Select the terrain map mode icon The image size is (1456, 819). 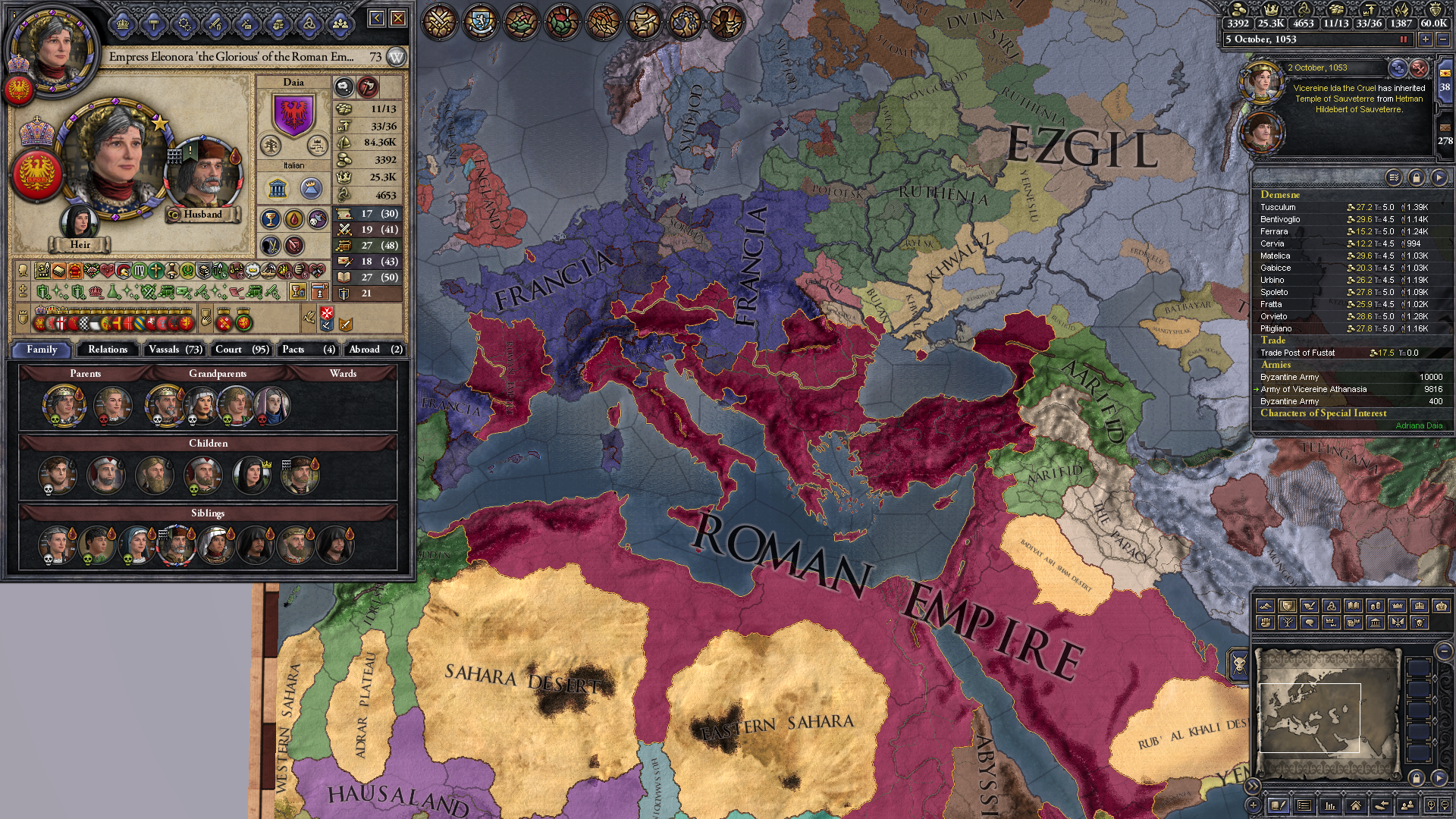pos(1266,606)
